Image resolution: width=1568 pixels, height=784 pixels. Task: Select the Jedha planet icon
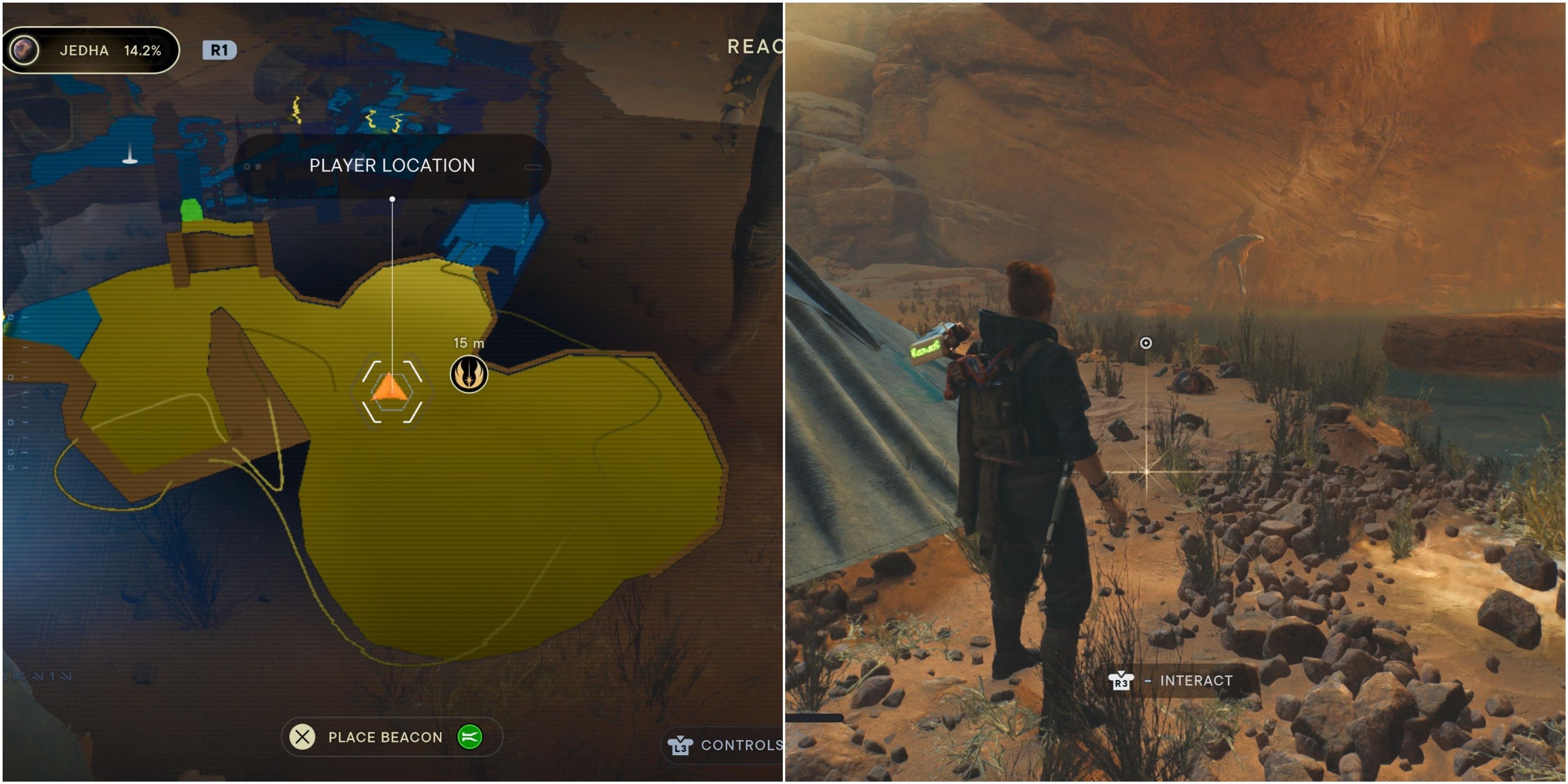click(26, 51)
